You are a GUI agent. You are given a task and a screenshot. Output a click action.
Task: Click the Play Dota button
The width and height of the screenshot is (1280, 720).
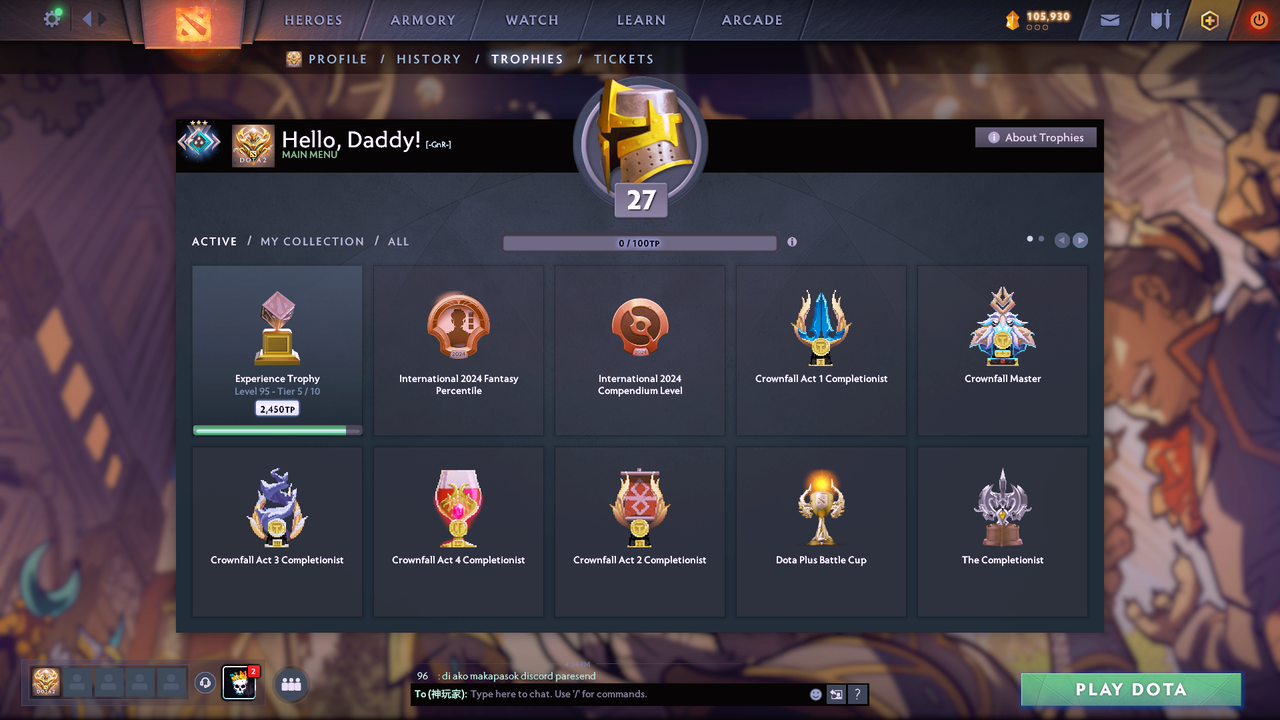[x=1130, y=689]
